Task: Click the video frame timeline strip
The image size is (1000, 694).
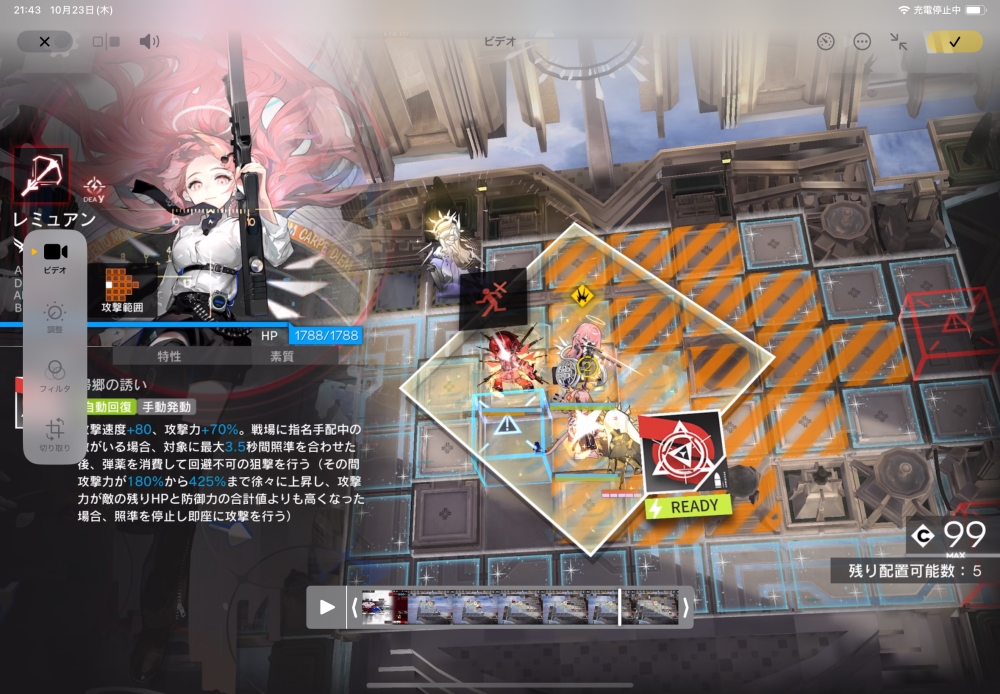Action: (x=518, y=607)
